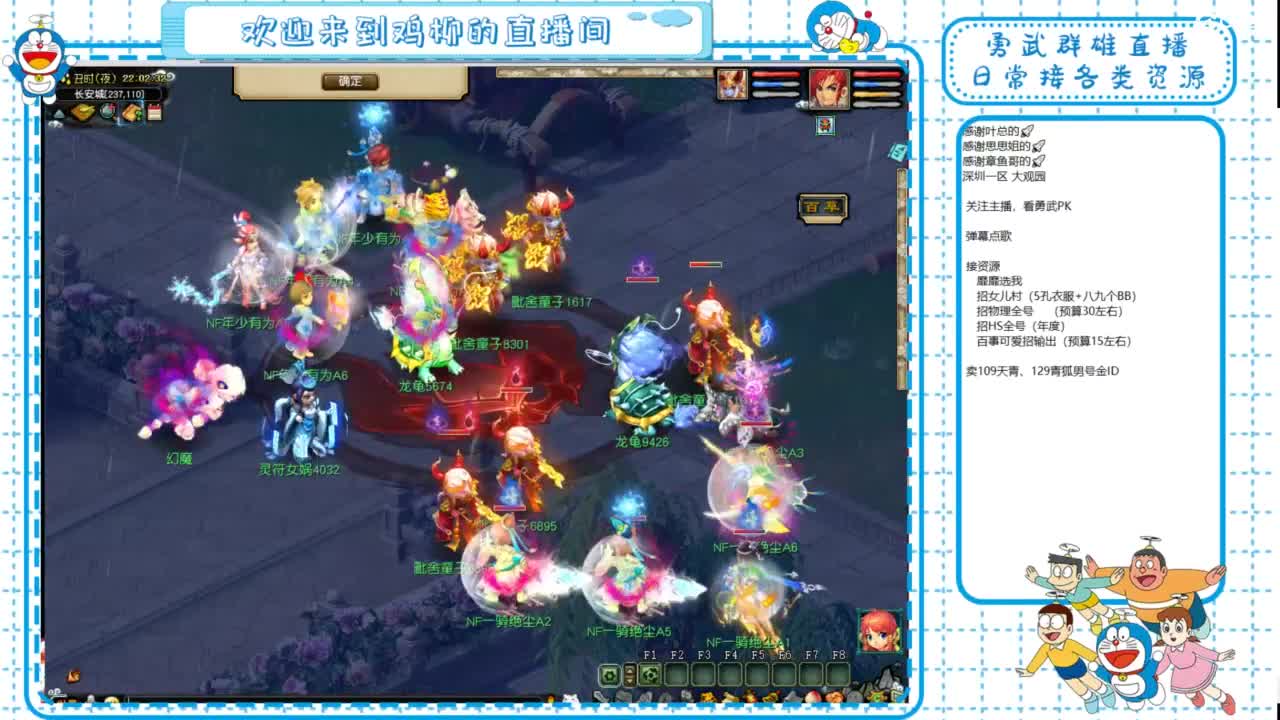Open the calendar icon near the minimap
Image resolution: width=1280 pixels, height=720 pixels.
click(x=153, y=112)
